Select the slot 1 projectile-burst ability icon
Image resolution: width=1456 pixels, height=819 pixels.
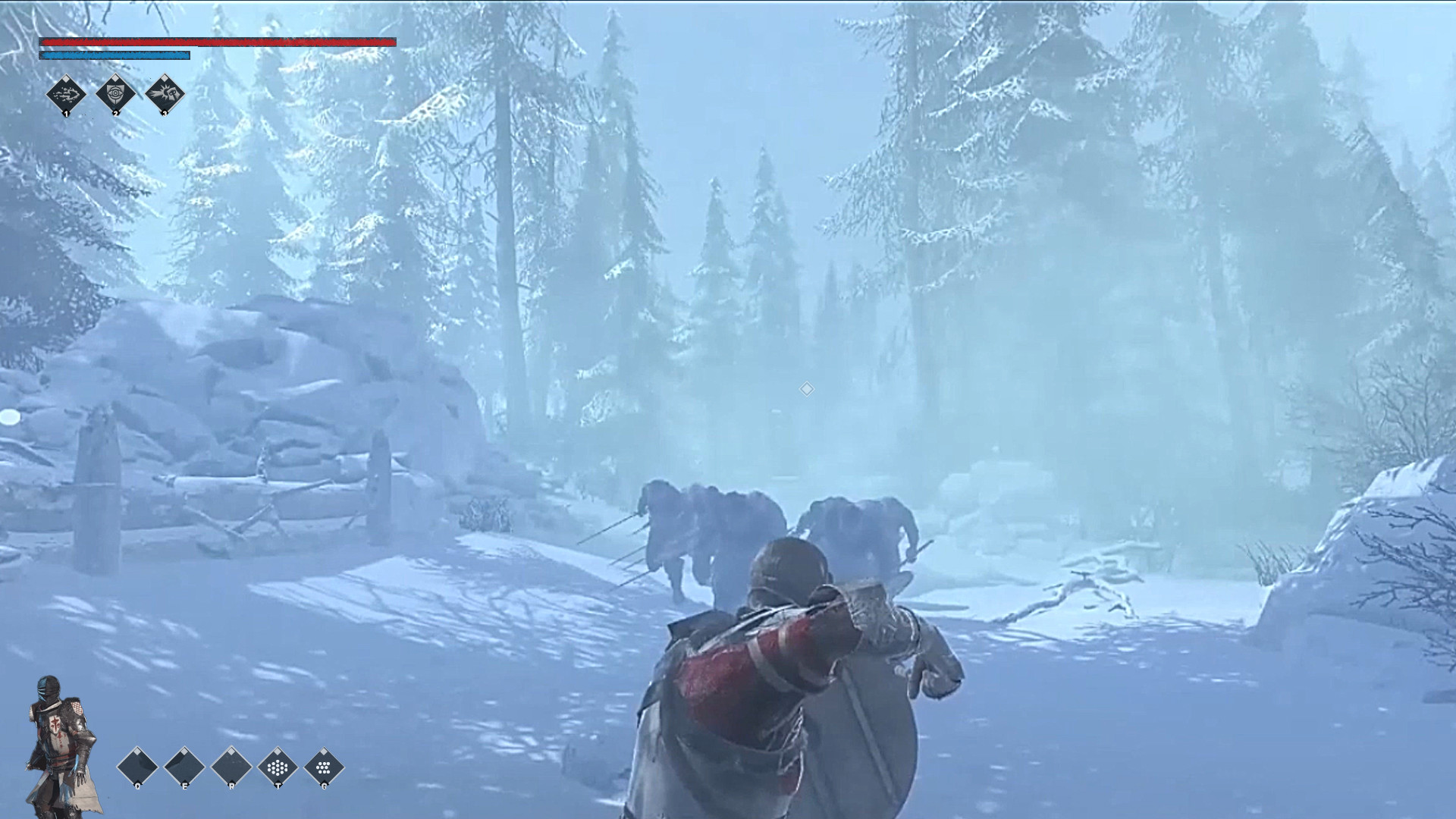66,95
